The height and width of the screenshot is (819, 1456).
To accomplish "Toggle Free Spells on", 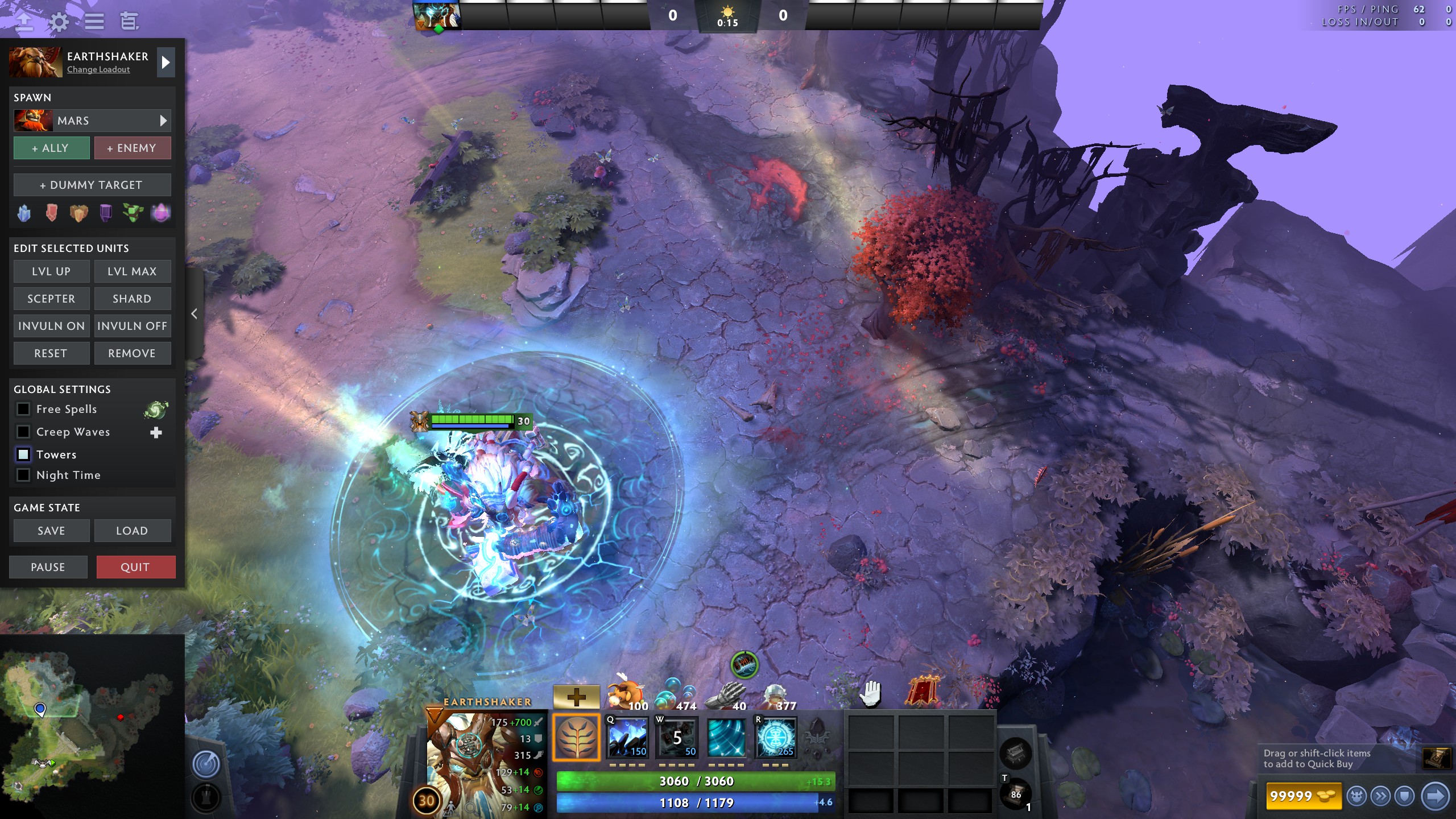I will [x=23, y=409].
